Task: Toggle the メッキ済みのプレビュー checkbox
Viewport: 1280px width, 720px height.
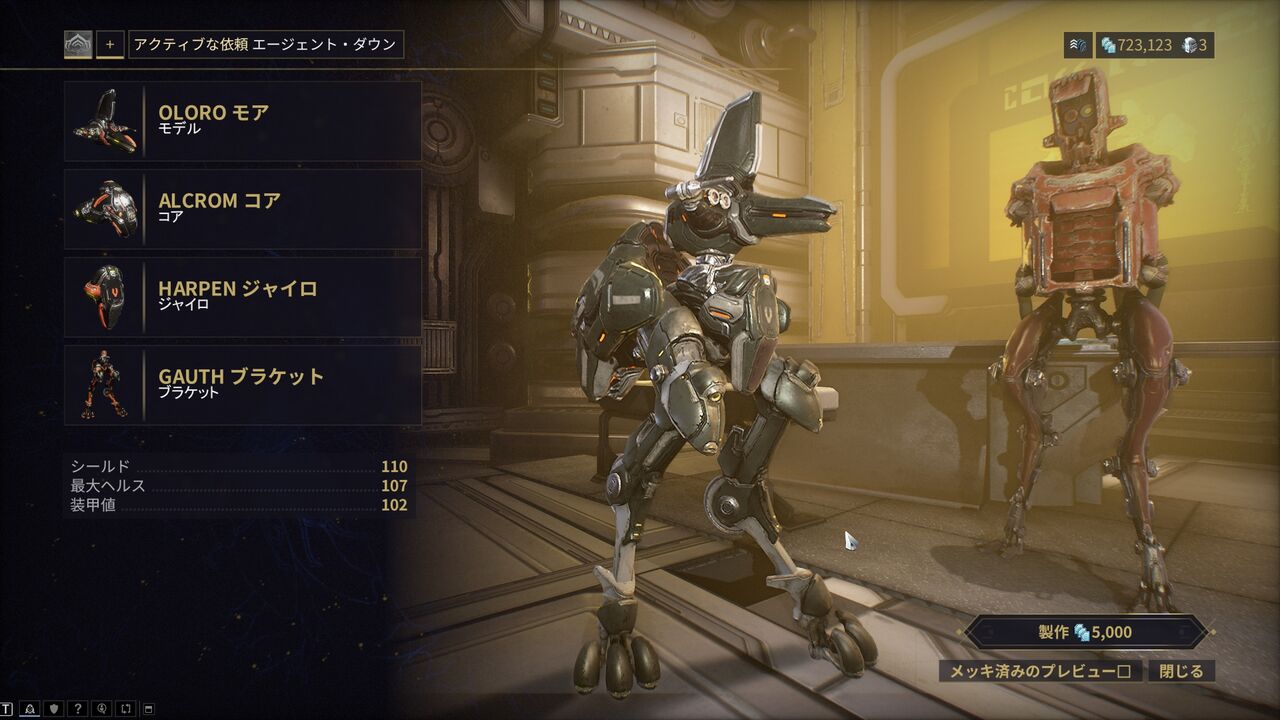Action: [1040, 671]
